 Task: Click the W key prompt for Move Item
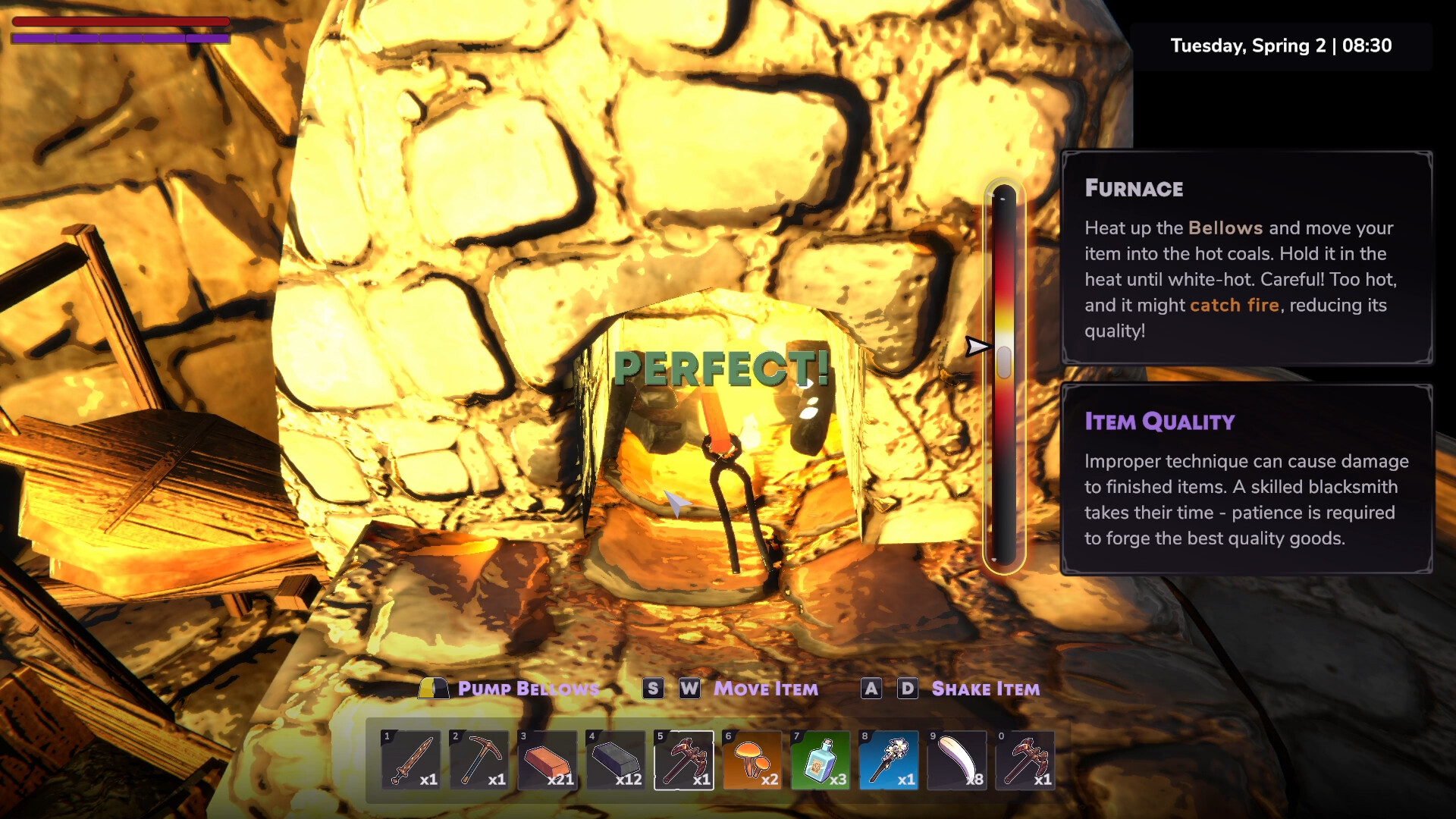(x=689, y=689)
